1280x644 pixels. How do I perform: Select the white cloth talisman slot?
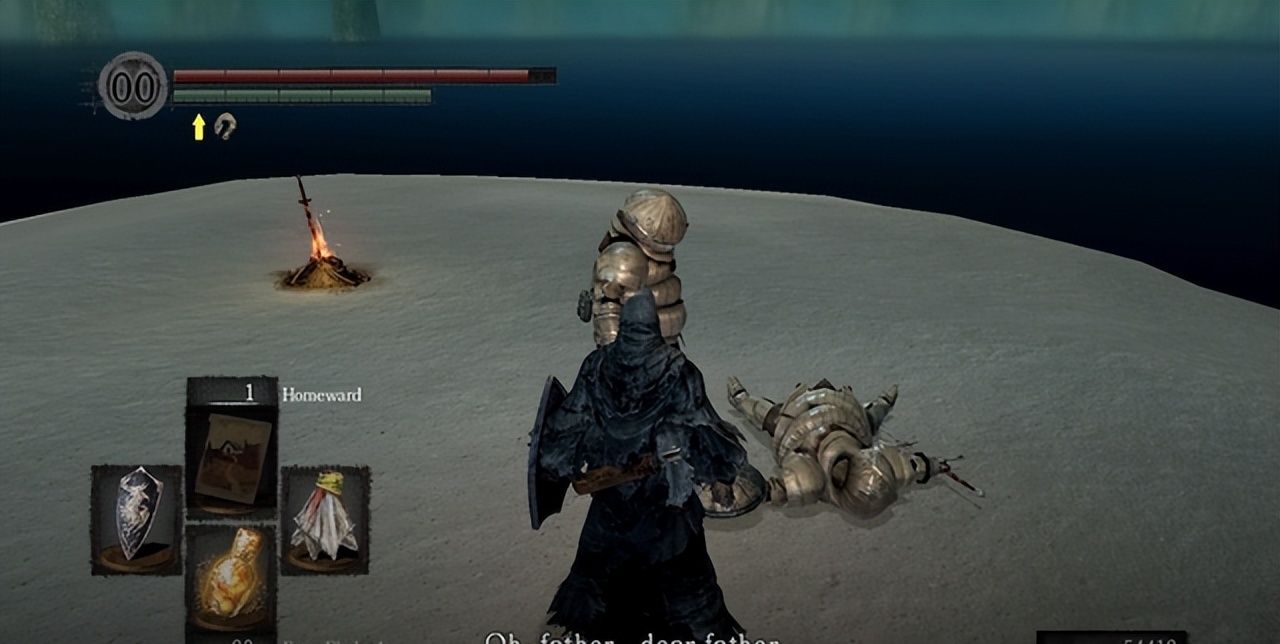(x=325, y=519)
